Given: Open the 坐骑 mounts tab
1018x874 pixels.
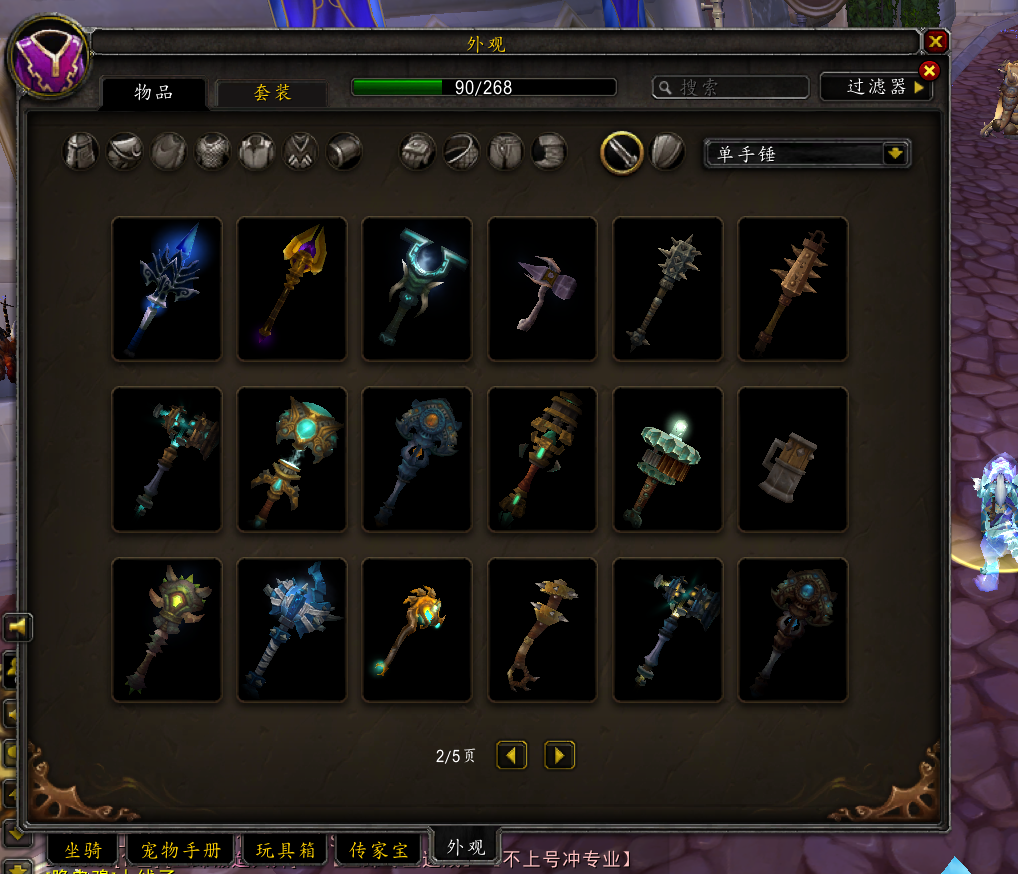Looking at the screenshot, I should click(x=83, y=850).
